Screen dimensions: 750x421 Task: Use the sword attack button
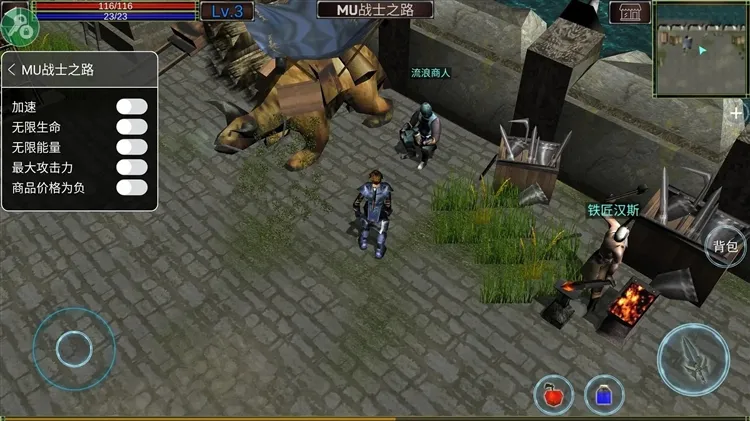click(693, 358)
